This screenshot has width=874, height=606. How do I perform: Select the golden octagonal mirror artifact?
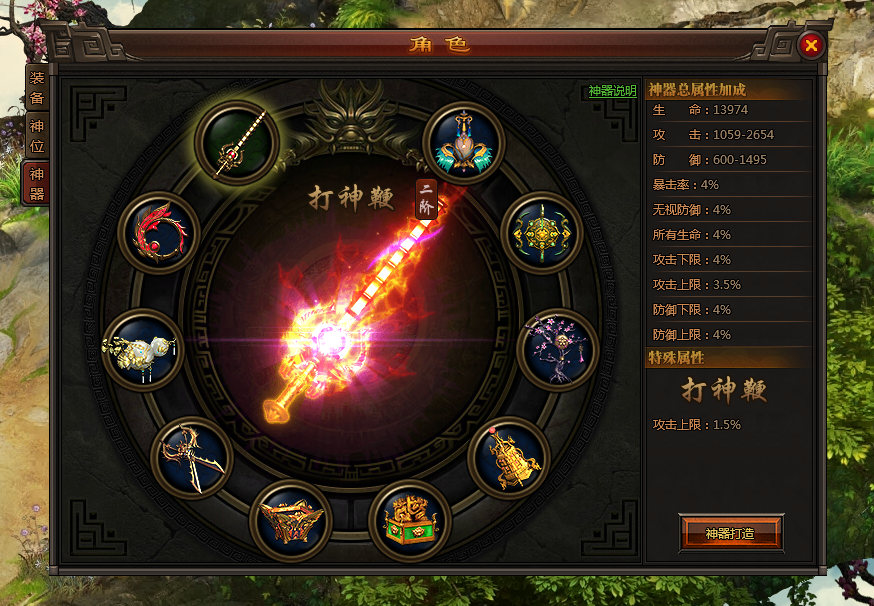pos(541,233)
